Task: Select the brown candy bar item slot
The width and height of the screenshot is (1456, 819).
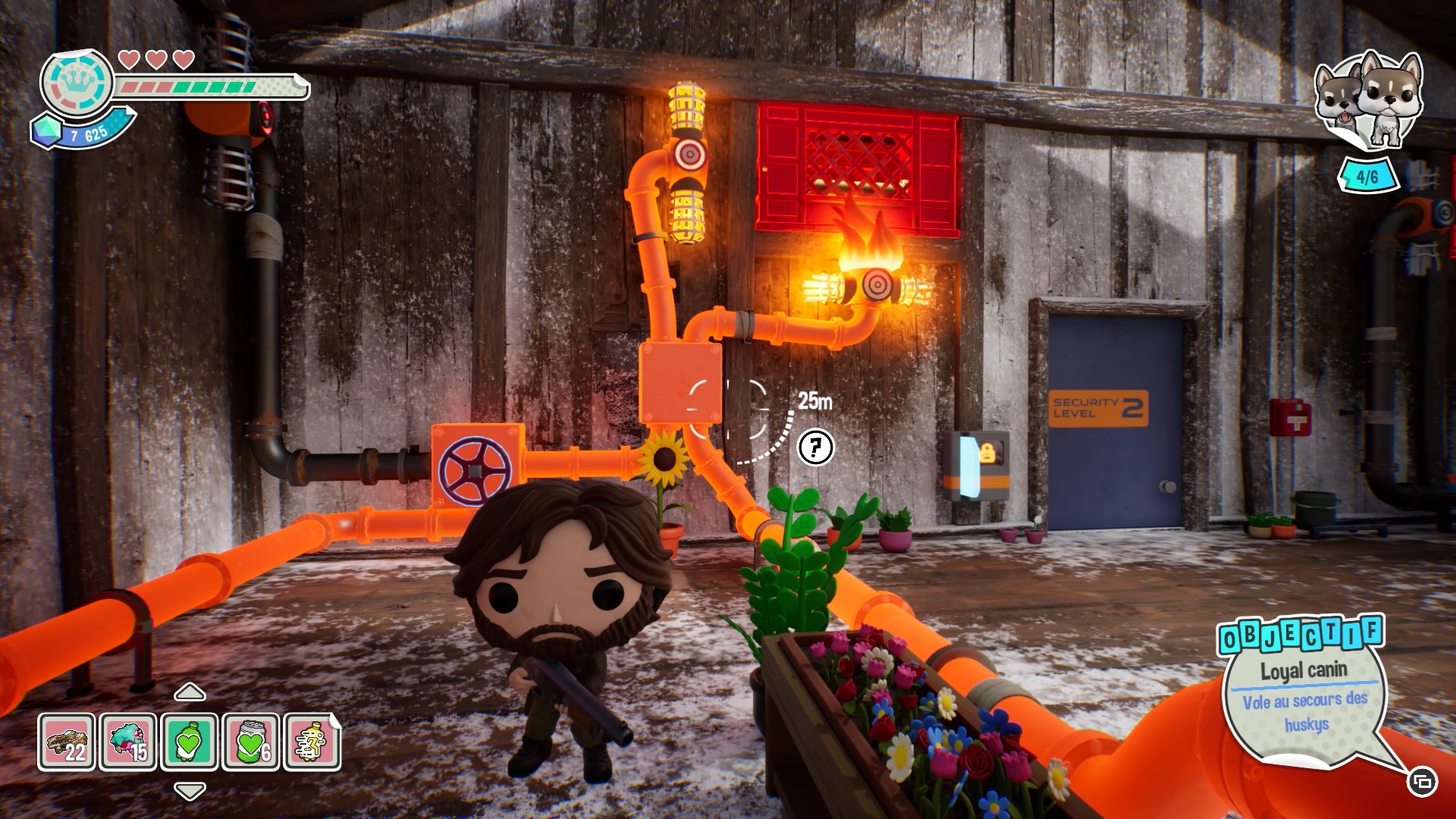Action: (67, 742)
